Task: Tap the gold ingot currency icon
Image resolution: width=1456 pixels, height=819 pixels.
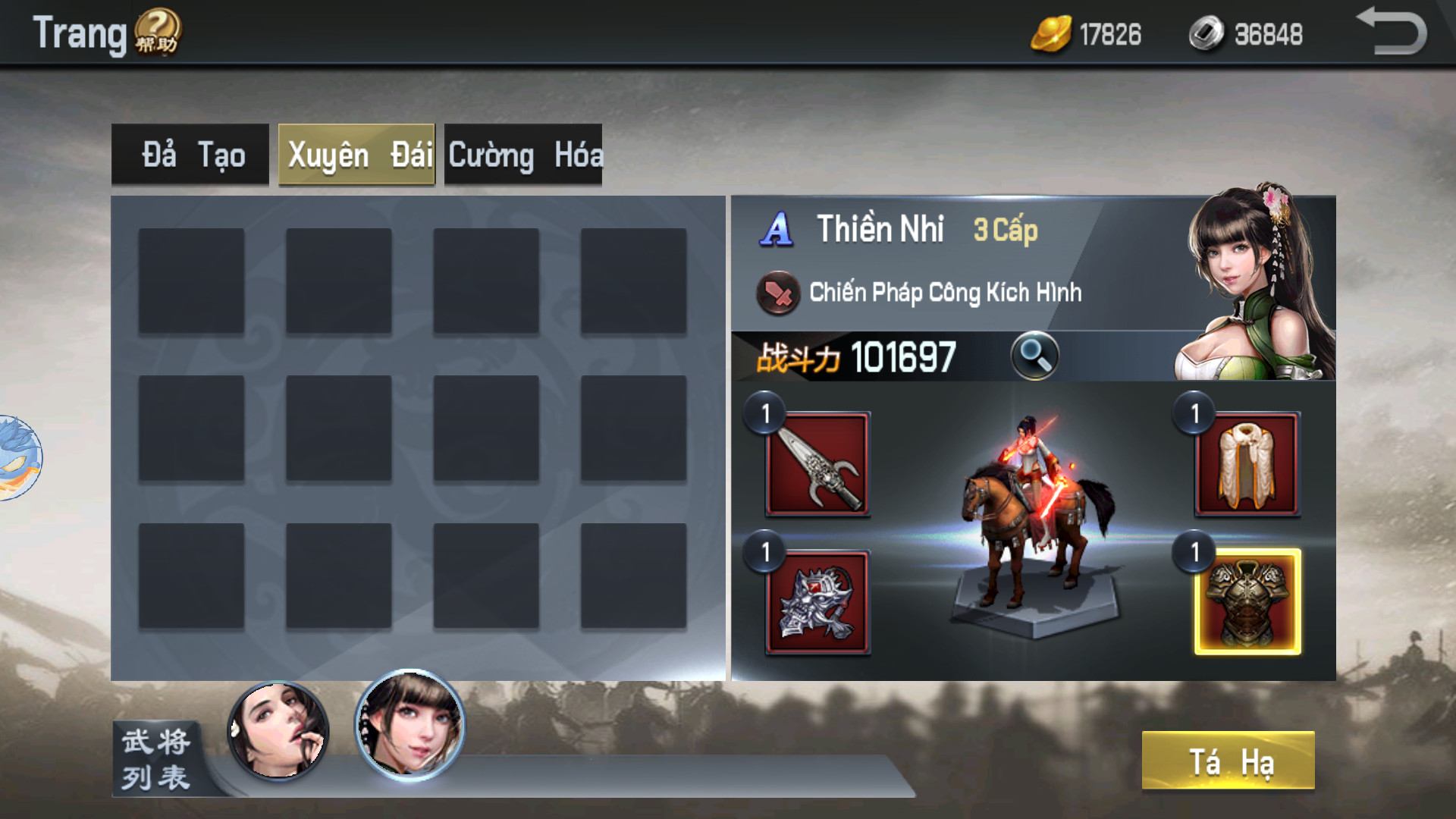Action: click(x=1051, y=34)
